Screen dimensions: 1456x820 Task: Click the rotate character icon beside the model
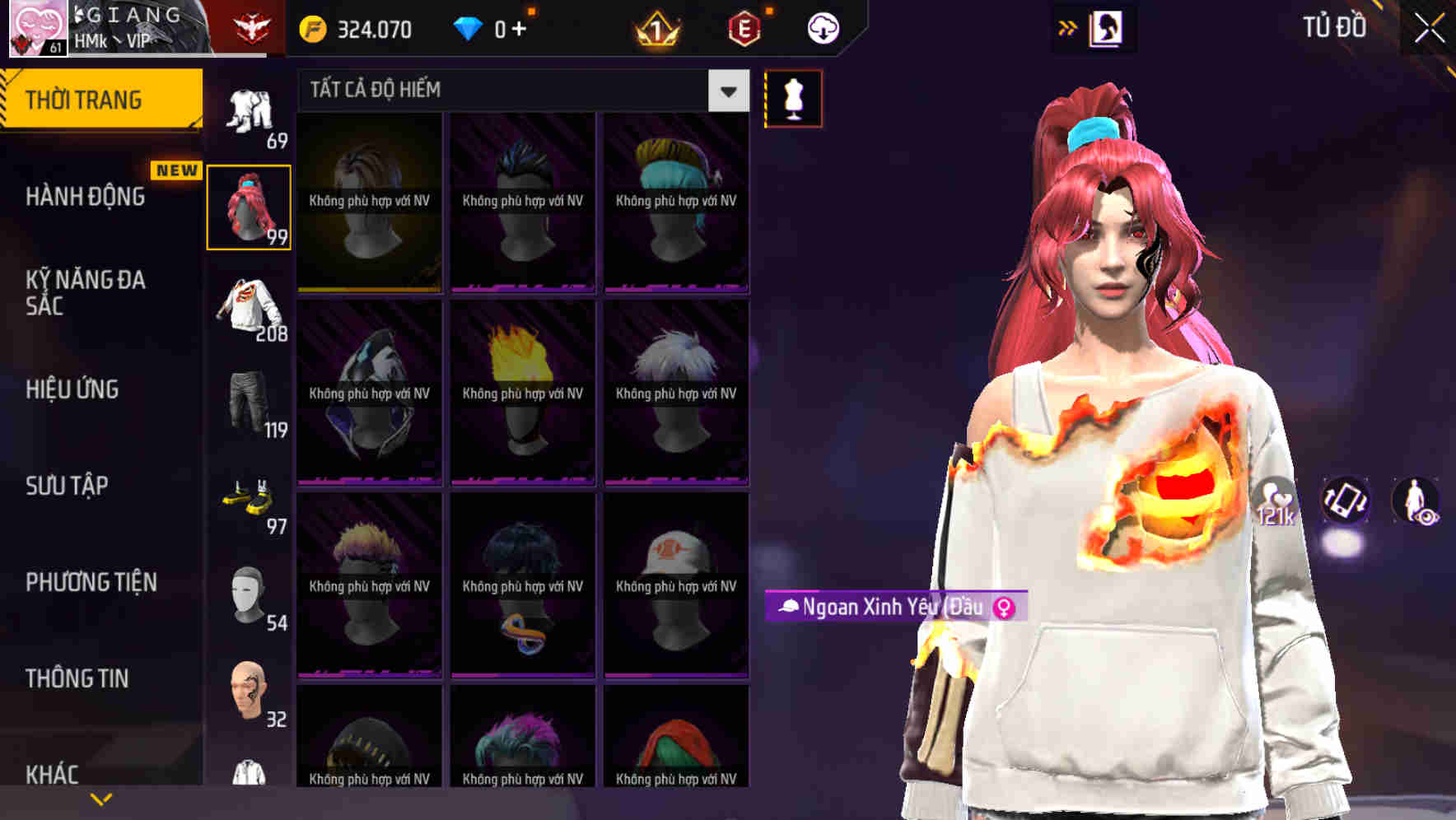[x=1345, y=502]
